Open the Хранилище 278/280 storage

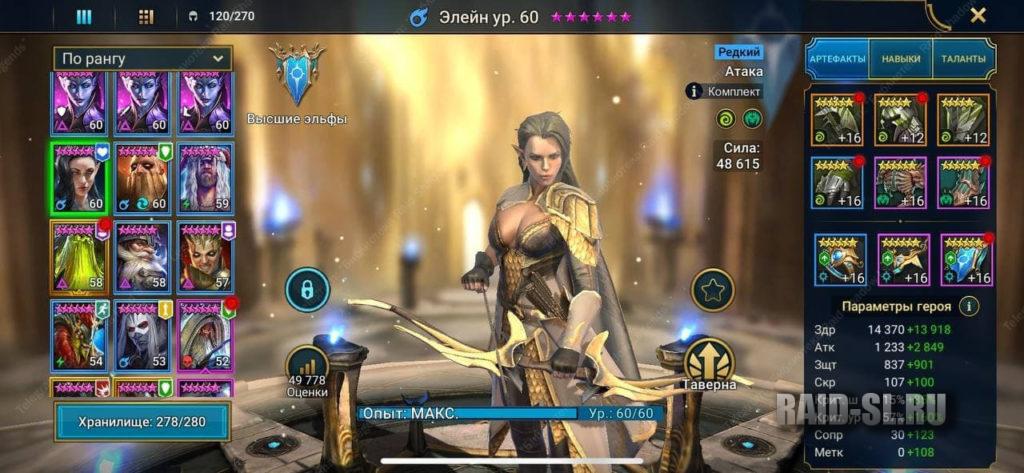[x=142, y=422]
